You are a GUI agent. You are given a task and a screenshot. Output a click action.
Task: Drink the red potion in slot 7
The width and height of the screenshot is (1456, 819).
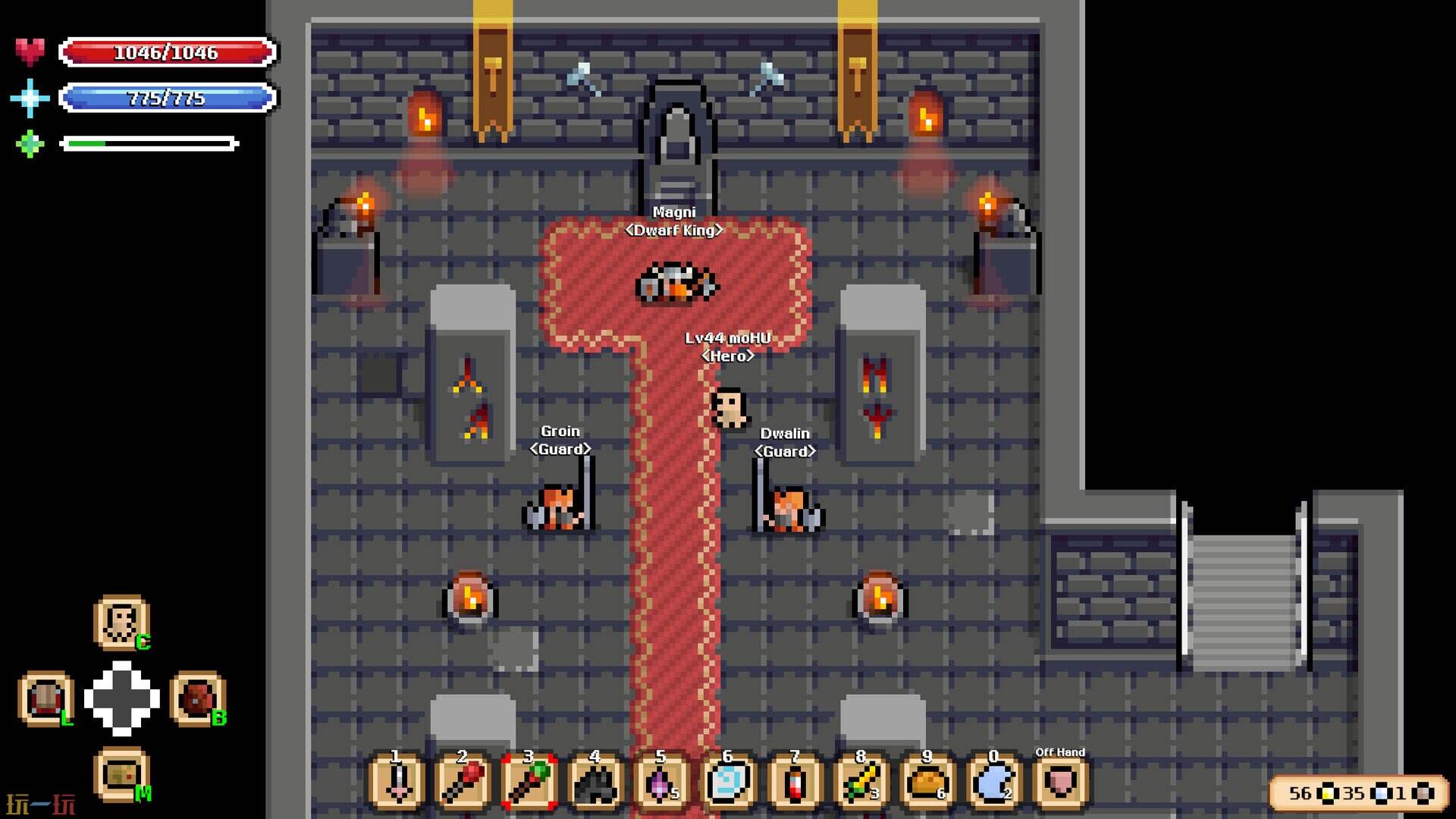[x=794, y=782]
